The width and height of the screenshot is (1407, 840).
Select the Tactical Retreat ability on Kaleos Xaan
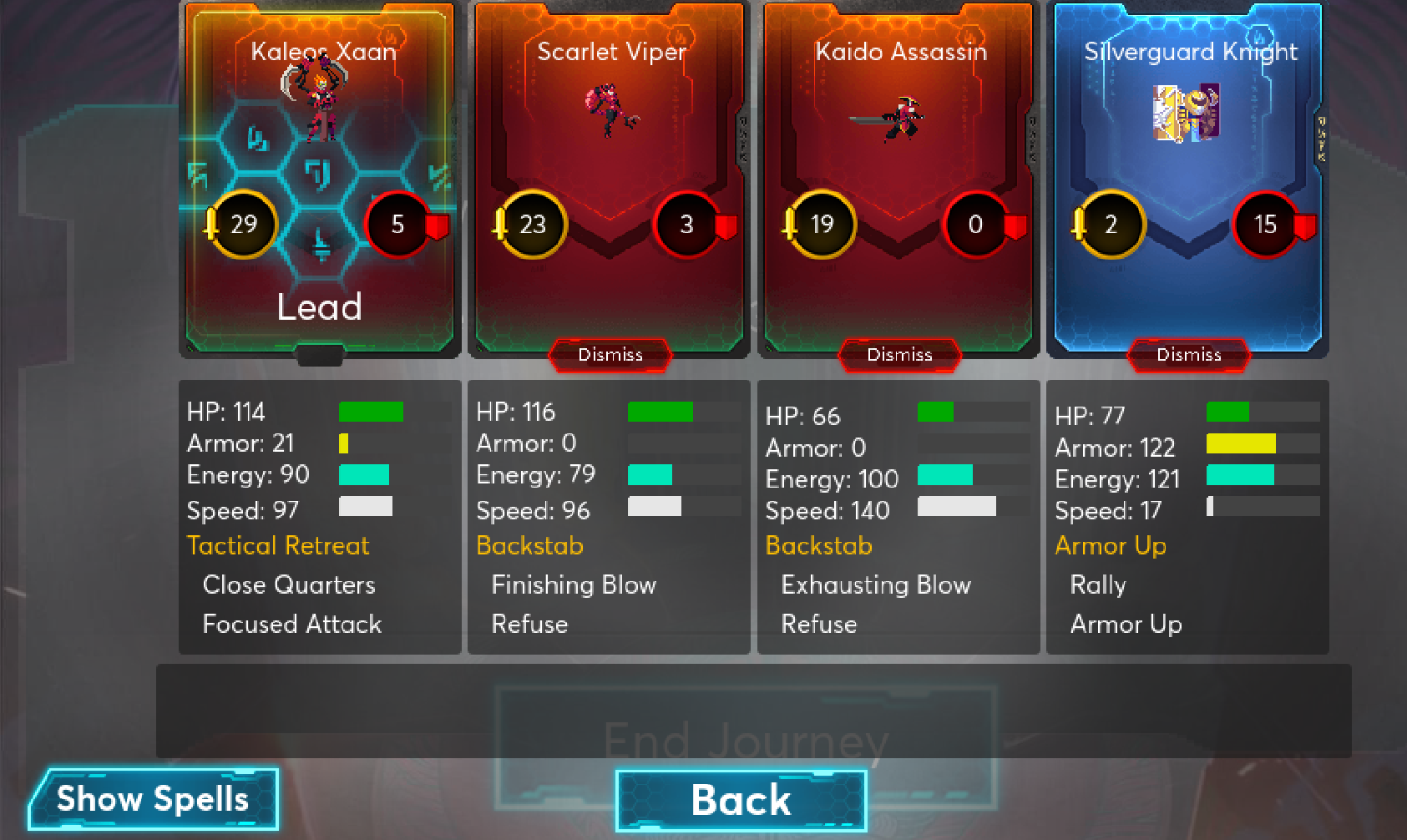pos(277,545)
